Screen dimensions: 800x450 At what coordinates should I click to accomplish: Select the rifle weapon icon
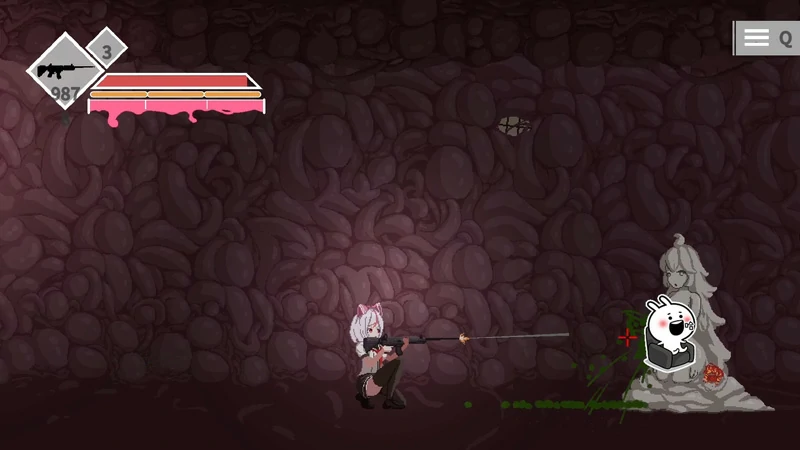point(63,71)
